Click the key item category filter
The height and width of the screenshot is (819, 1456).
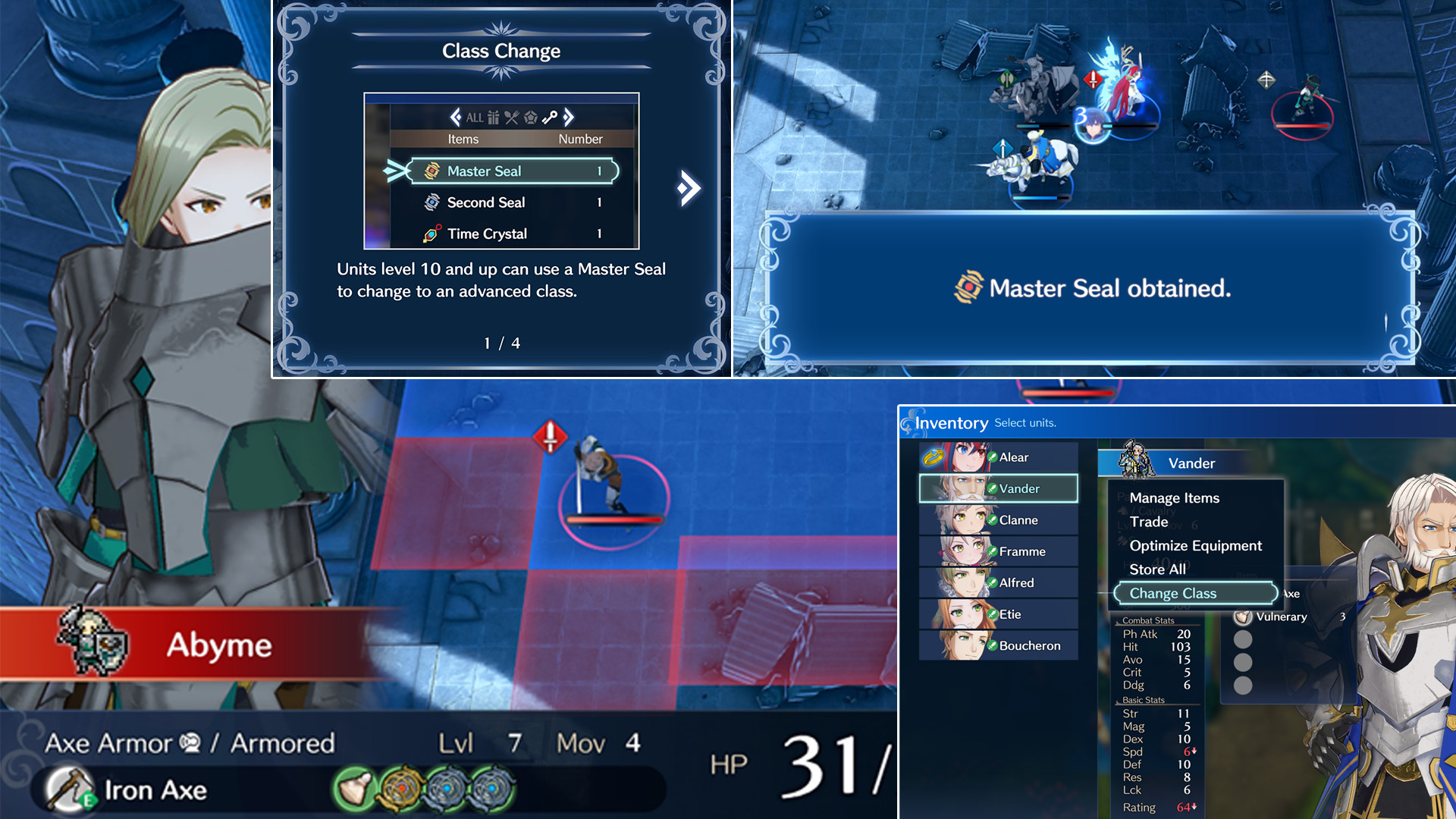pyautogui.click(x=550, y=118)
